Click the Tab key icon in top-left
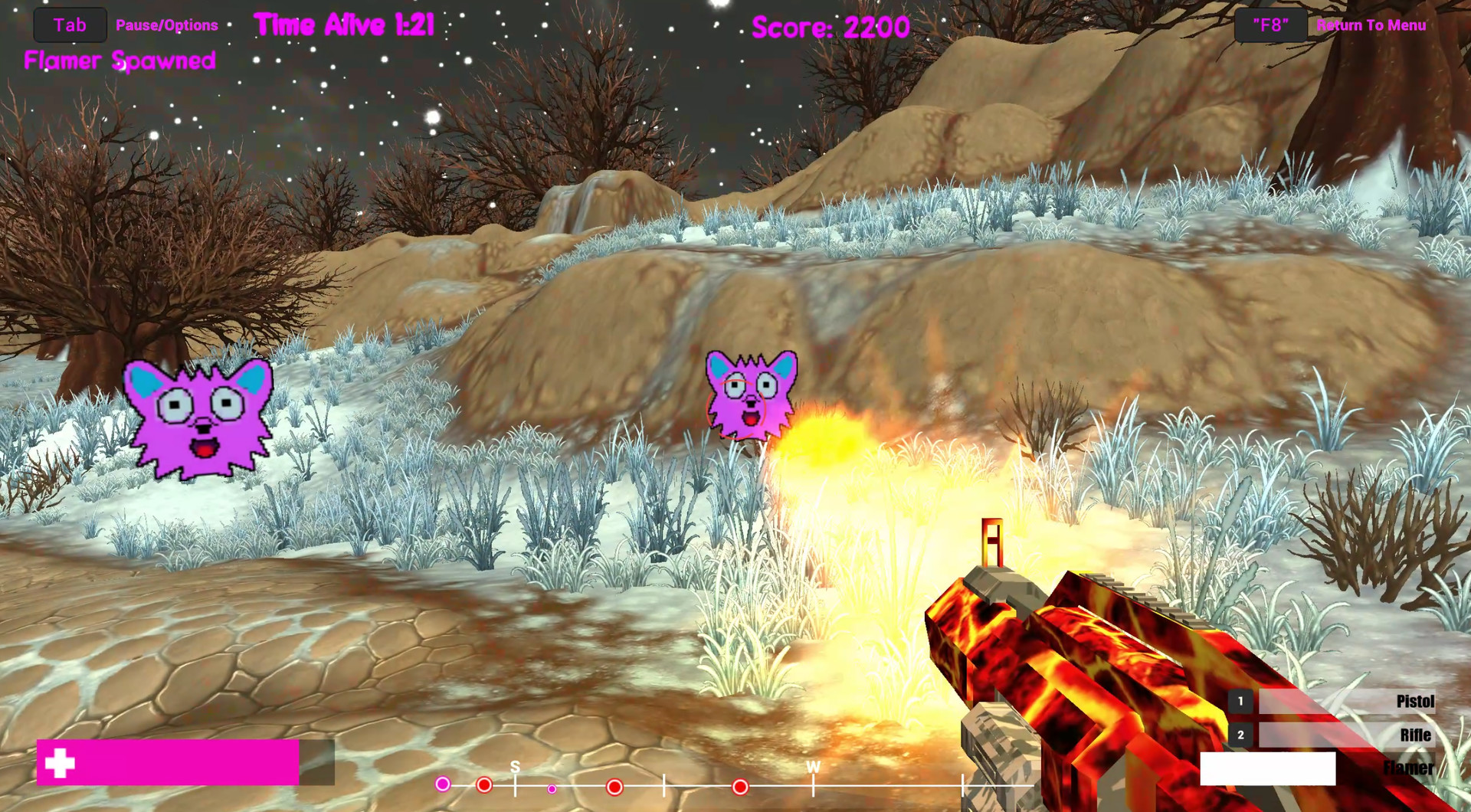 69,24
